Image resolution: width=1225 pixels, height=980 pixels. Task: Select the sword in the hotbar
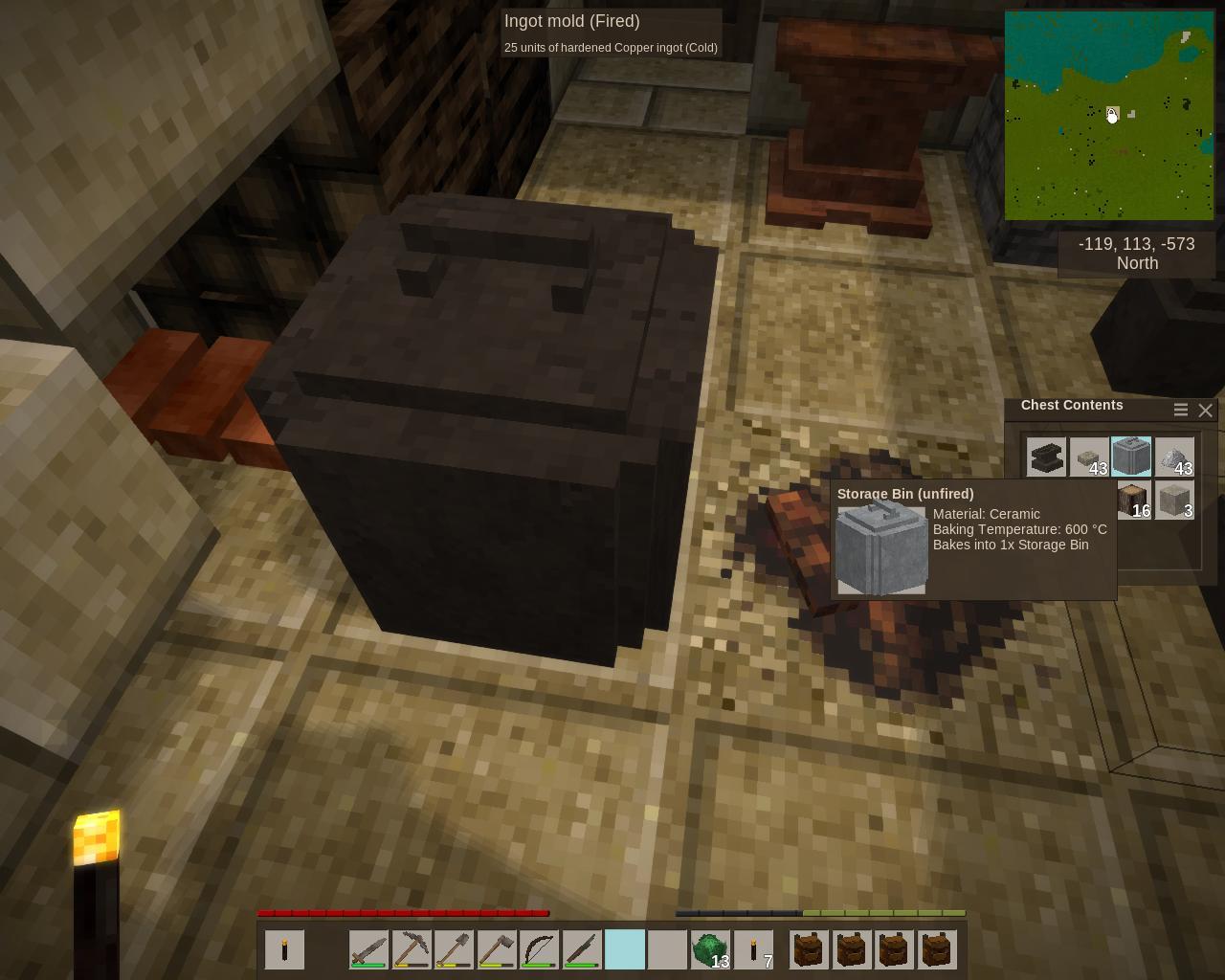pyautogui.click(x=368, y=950)
